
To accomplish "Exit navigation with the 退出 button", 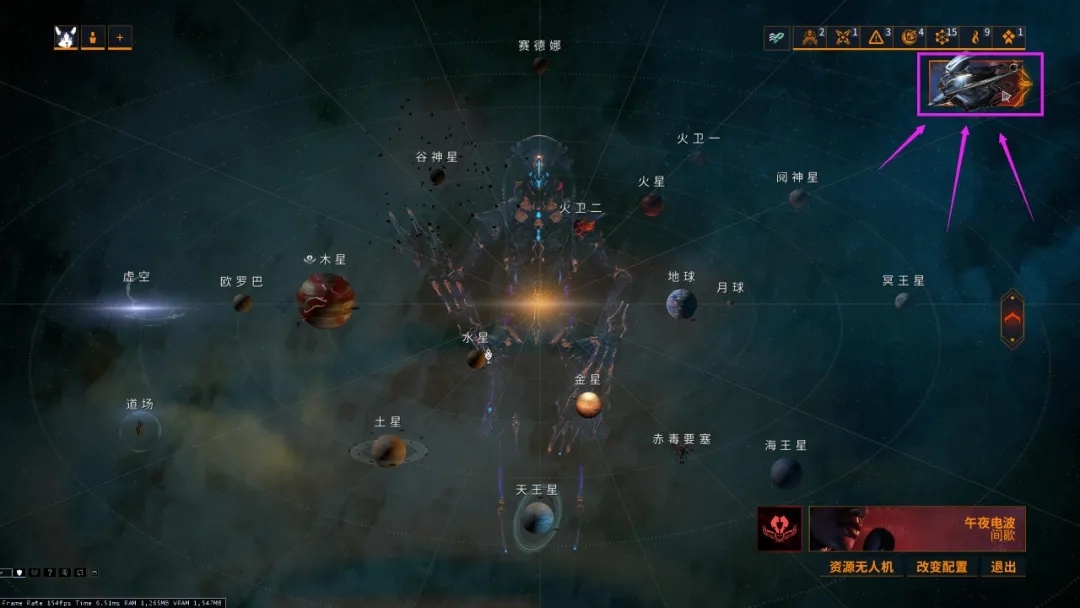I will click(x=1003, y=567).
